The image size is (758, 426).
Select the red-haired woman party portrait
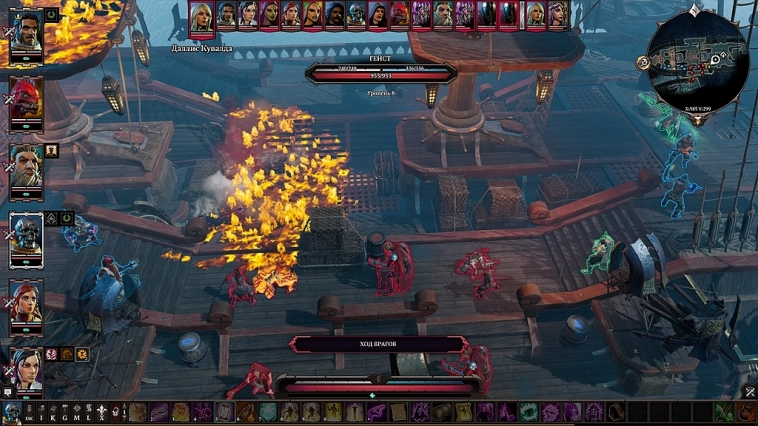[26, 300]
